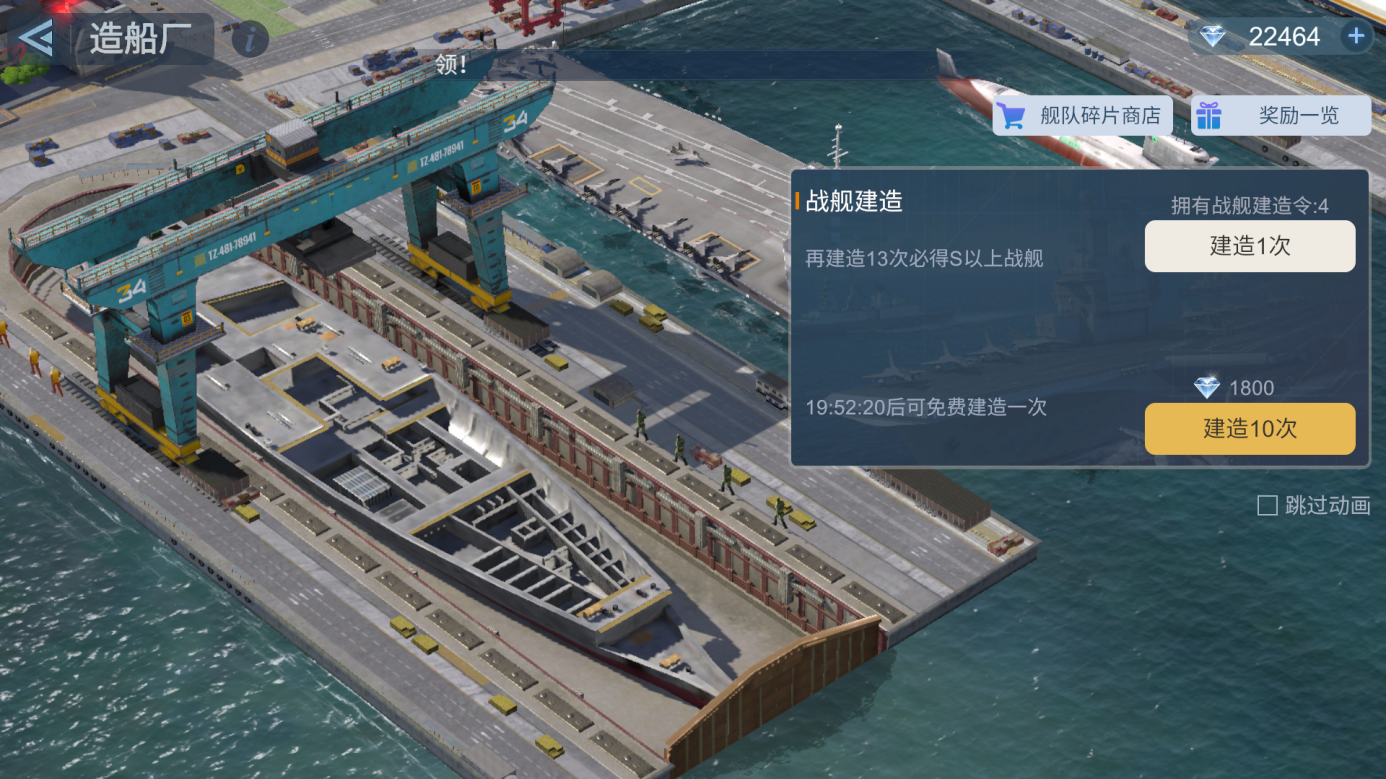Tap the diamond currency icon at top right
Image resolution: width=1386 pixels, height=779 pixels.
point(1212,36)
